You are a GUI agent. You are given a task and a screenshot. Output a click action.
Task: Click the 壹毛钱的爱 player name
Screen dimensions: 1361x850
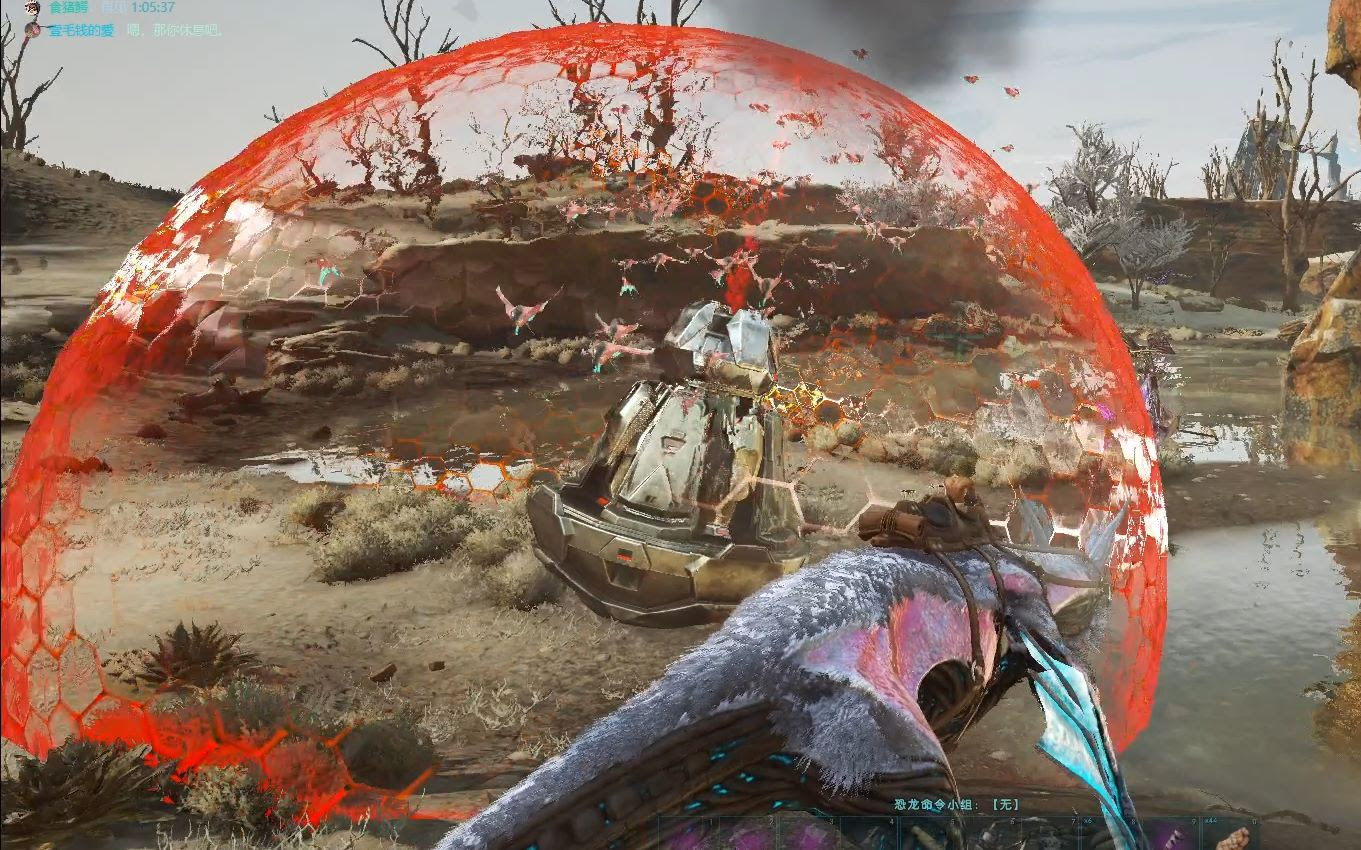coord(80,31)
